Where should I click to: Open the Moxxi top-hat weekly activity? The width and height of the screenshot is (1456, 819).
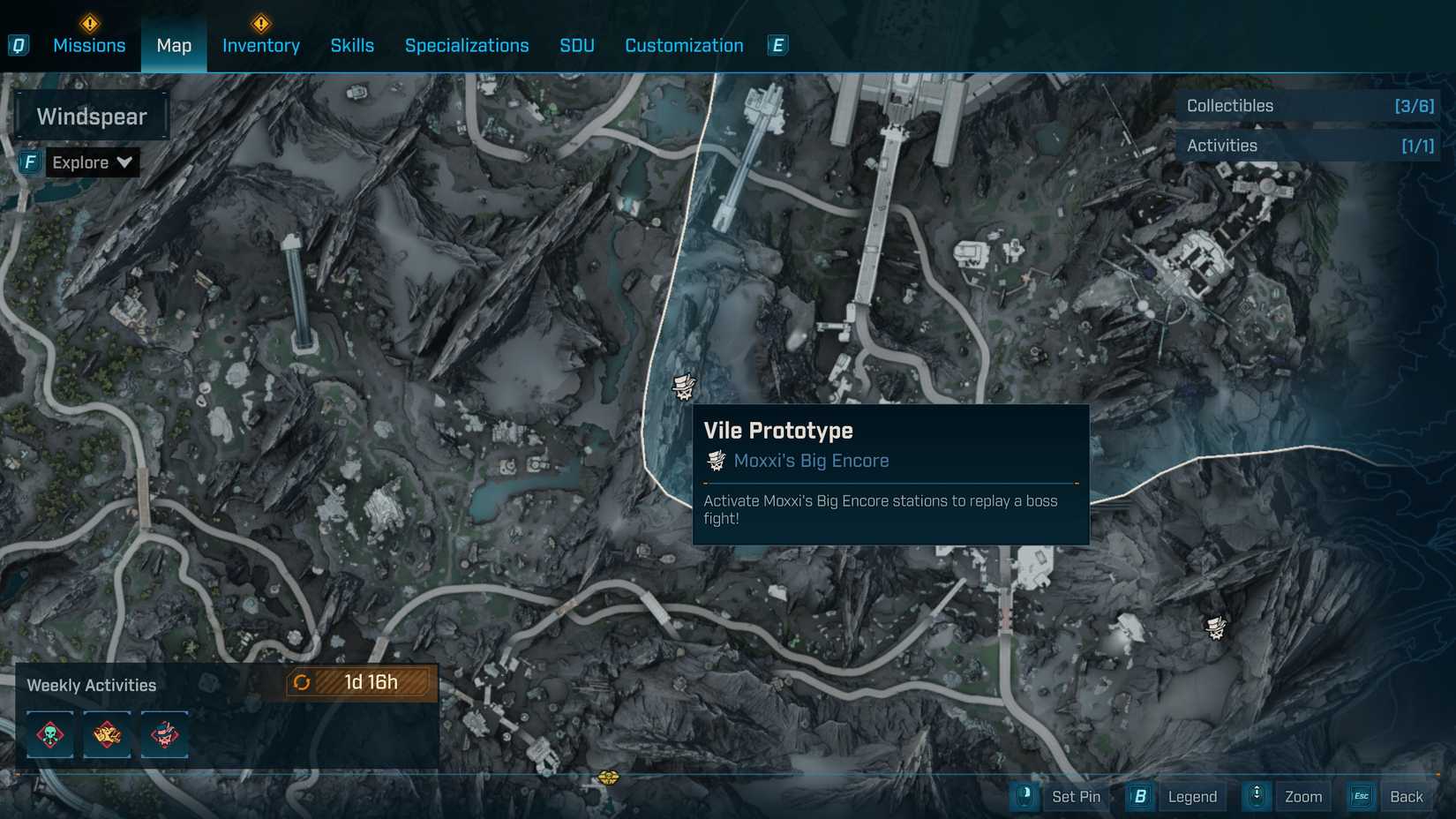[164, 734]
